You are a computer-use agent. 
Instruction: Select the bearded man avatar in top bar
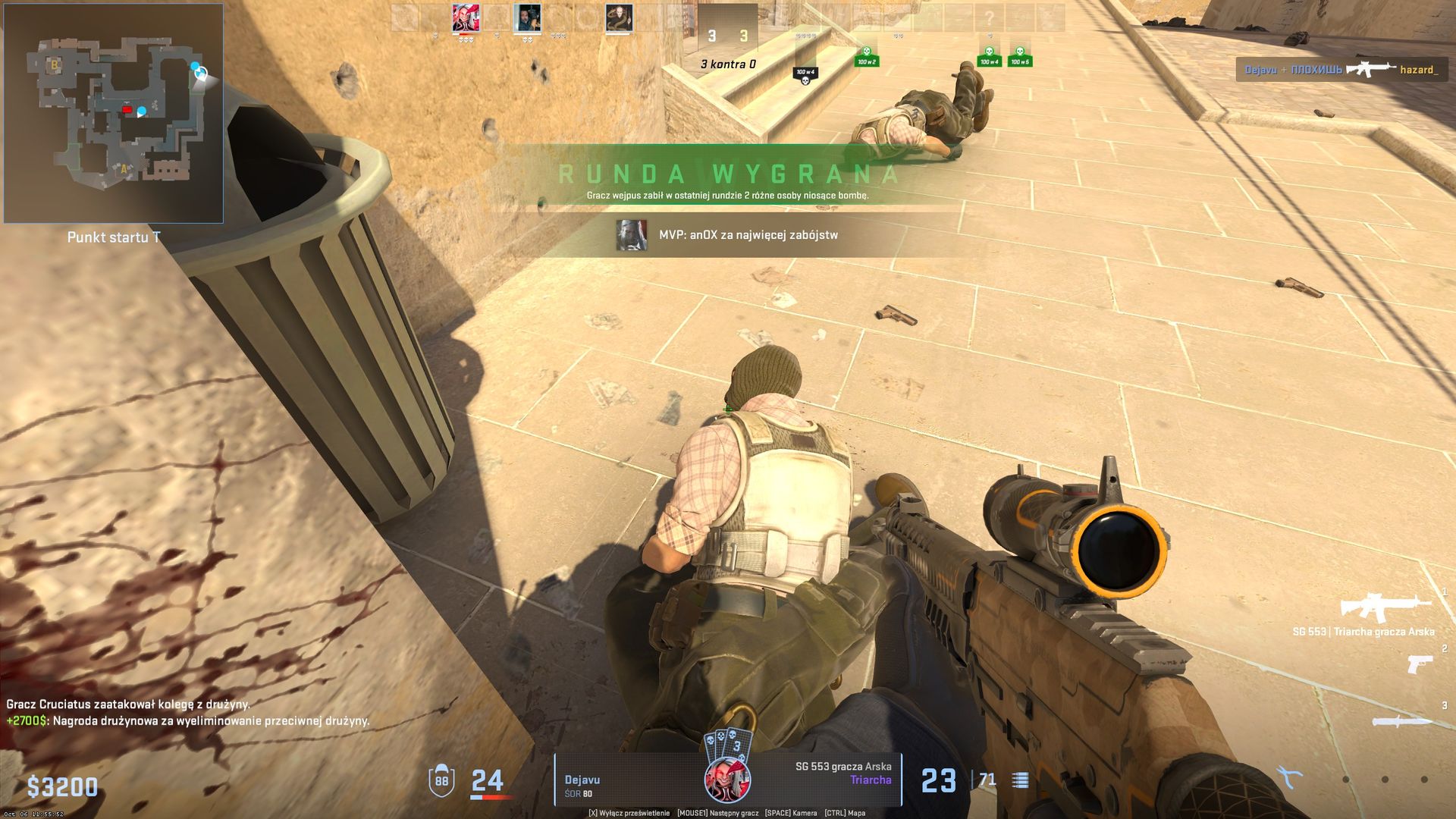pyautogui.click(x=526, y=17)
